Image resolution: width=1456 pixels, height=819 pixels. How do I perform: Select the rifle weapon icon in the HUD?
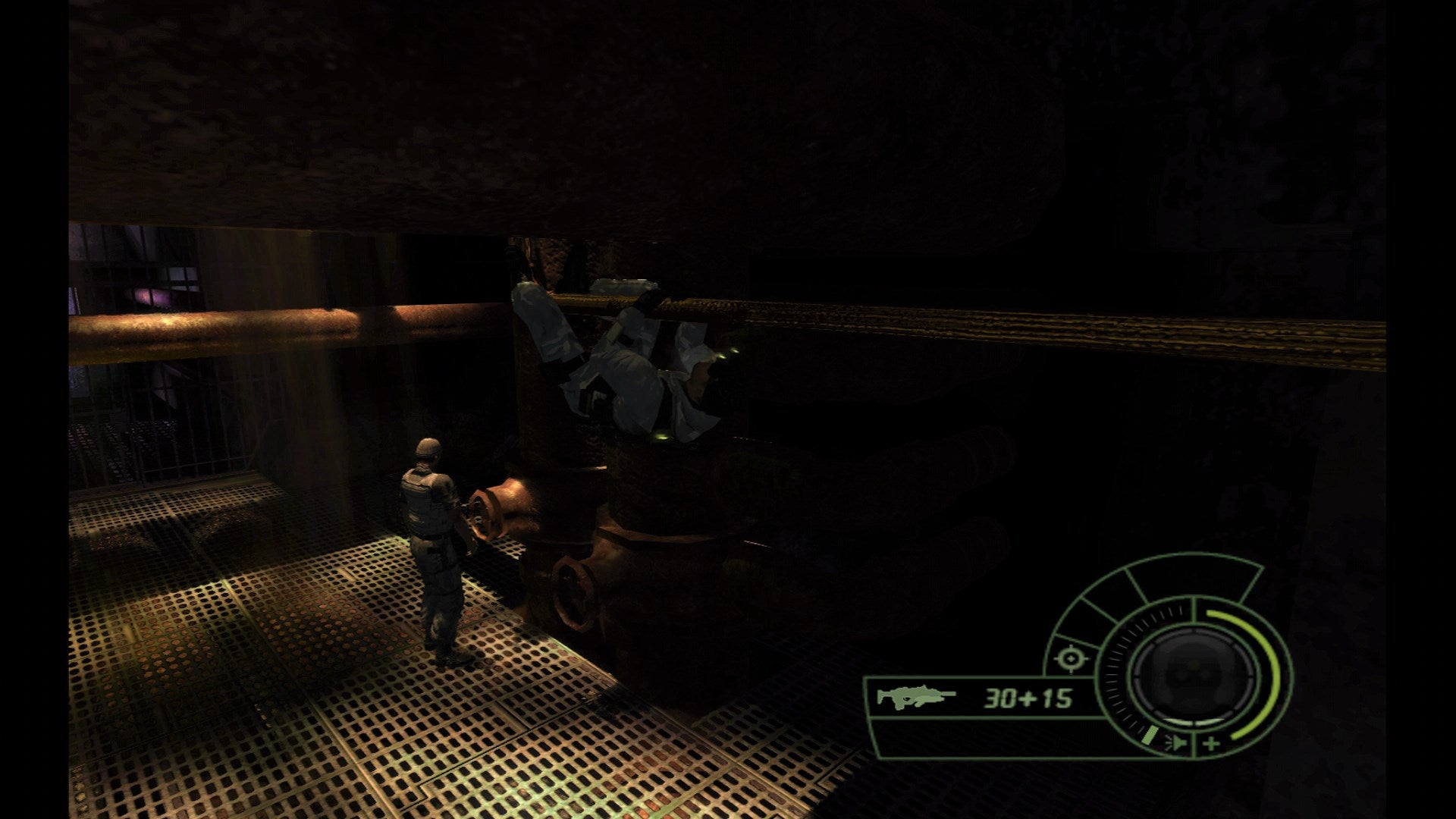(x=918, y=699)
